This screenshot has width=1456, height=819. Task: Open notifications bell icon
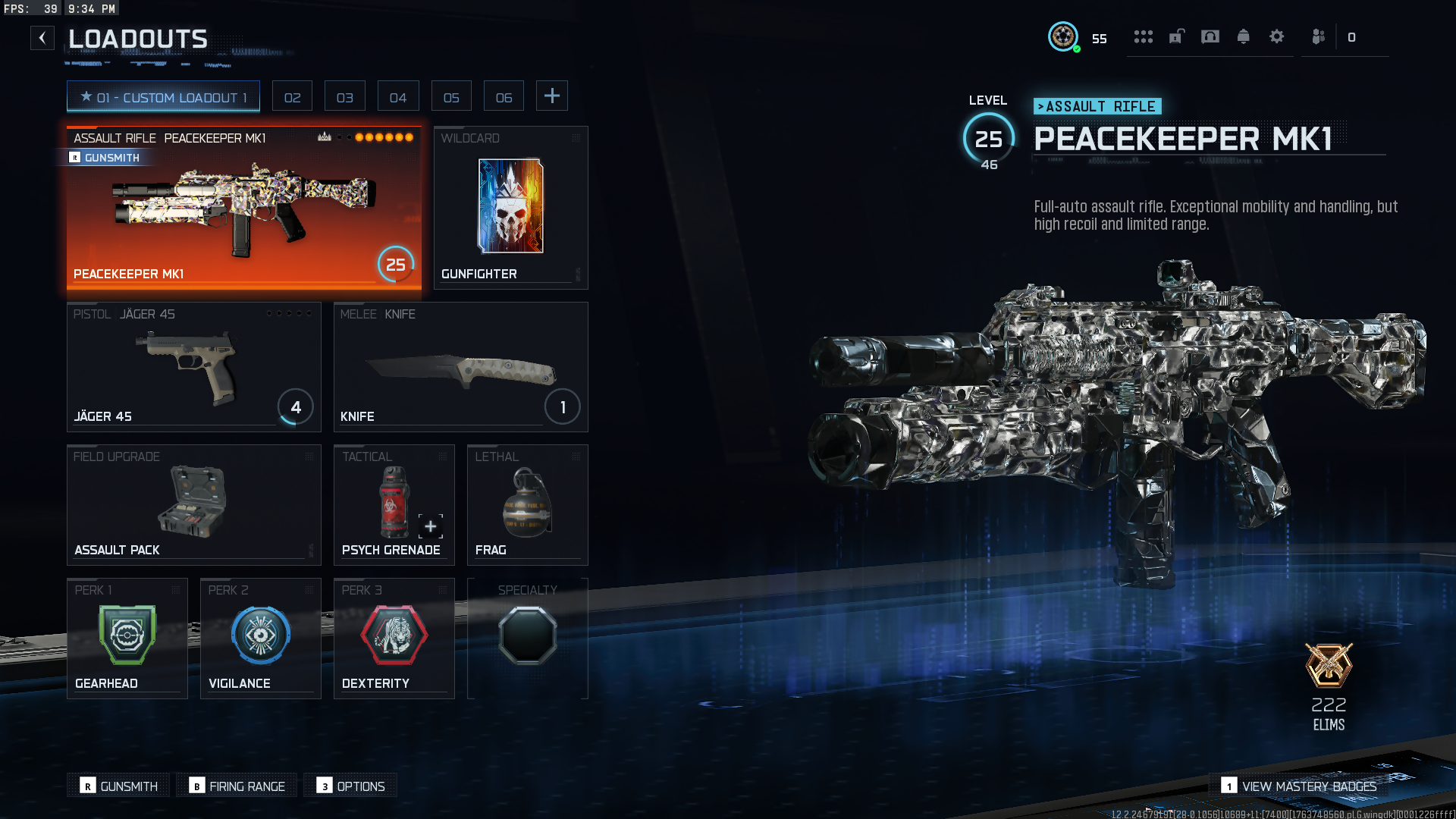click(1243, 36)
